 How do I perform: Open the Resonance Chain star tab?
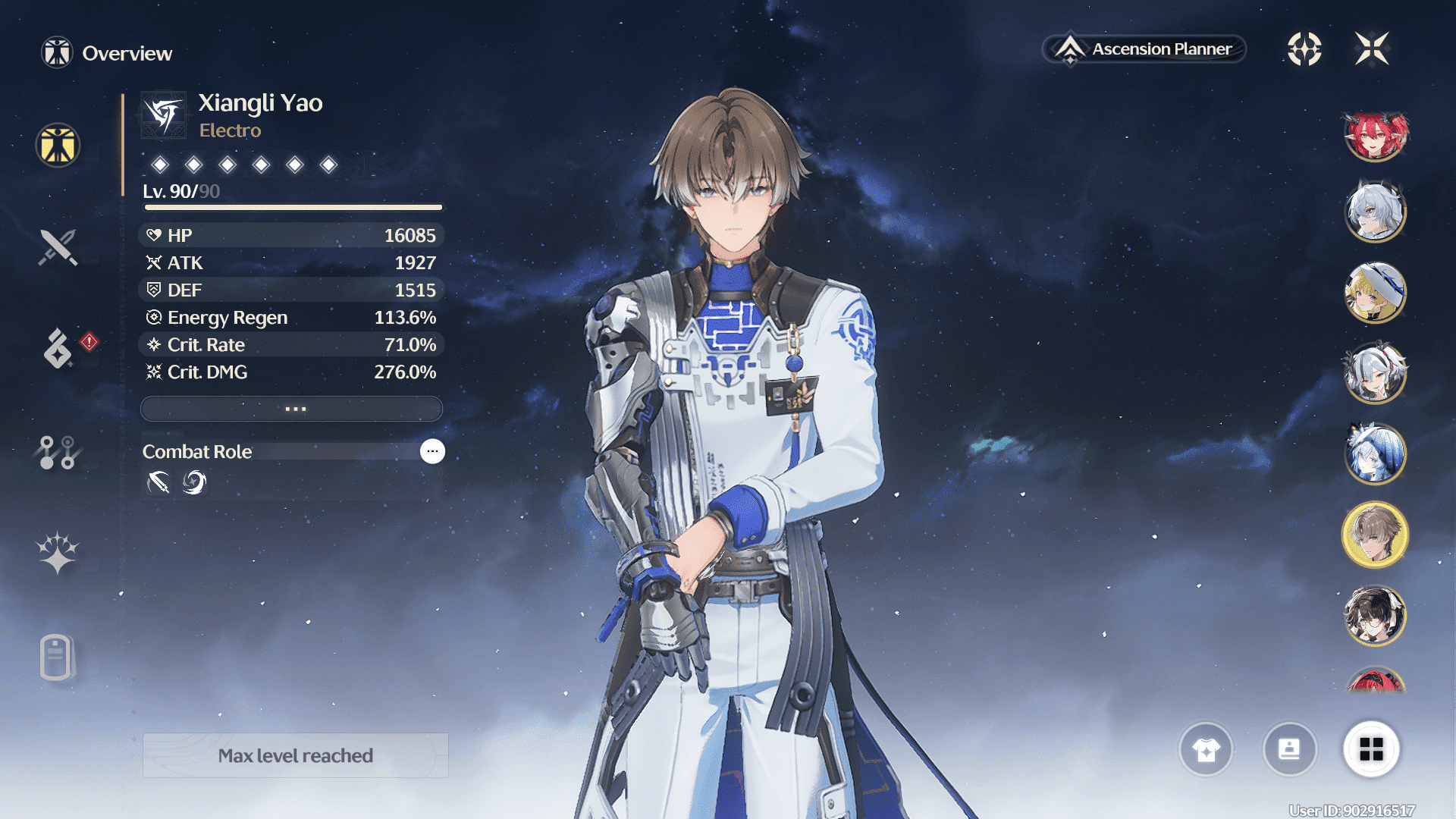pos(58,553)
